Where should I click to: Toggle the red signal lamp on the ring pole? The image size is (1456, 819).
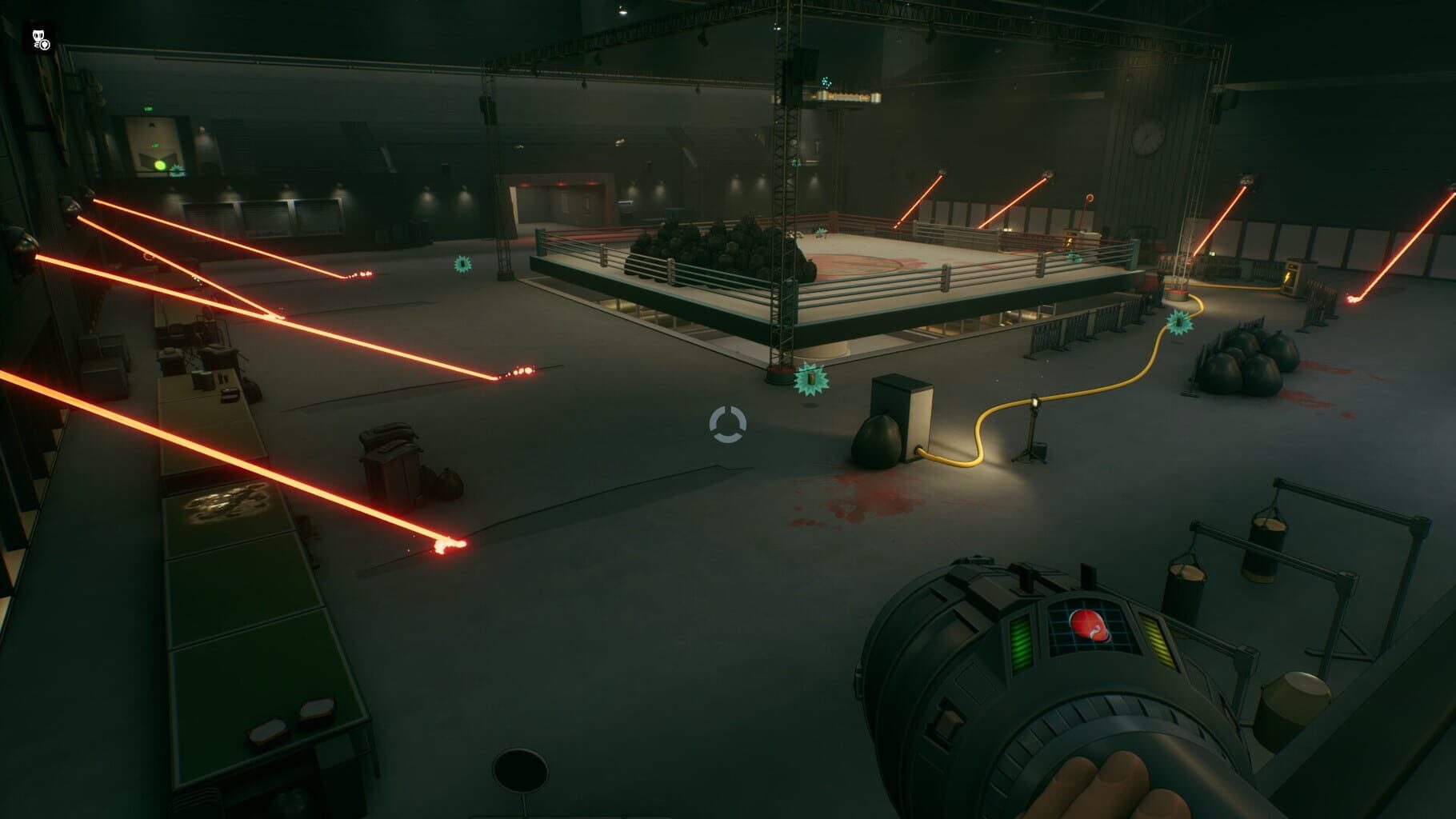coord(1090,198)
